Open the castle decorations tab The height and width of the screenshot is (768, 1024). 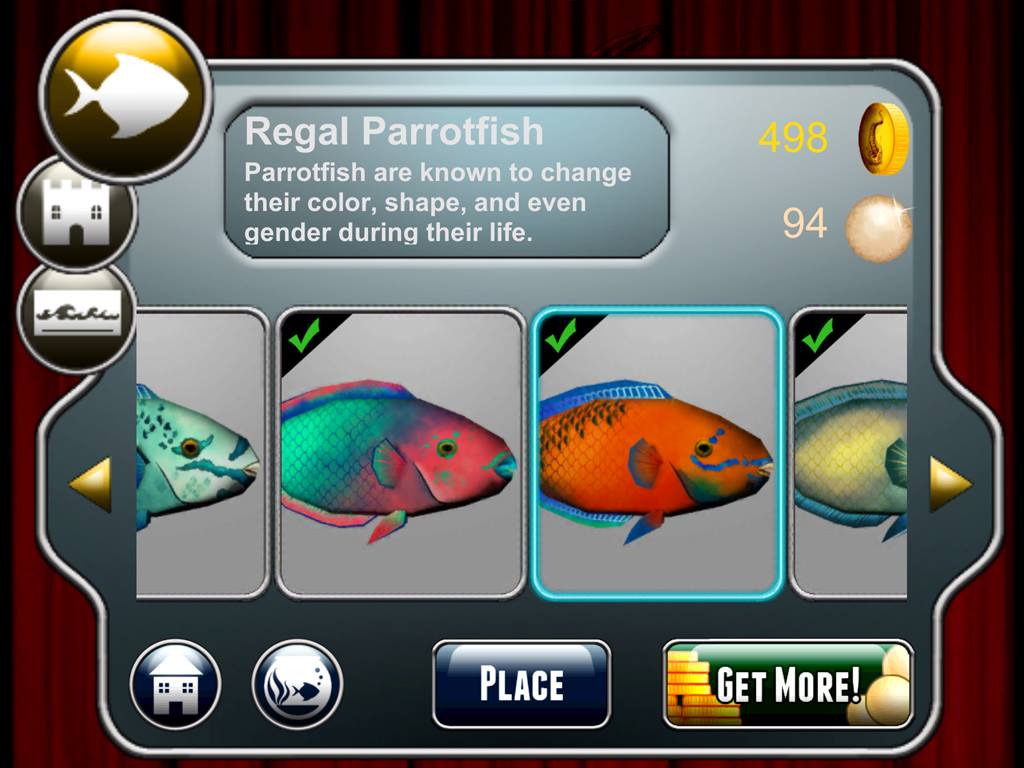(77, 212)
